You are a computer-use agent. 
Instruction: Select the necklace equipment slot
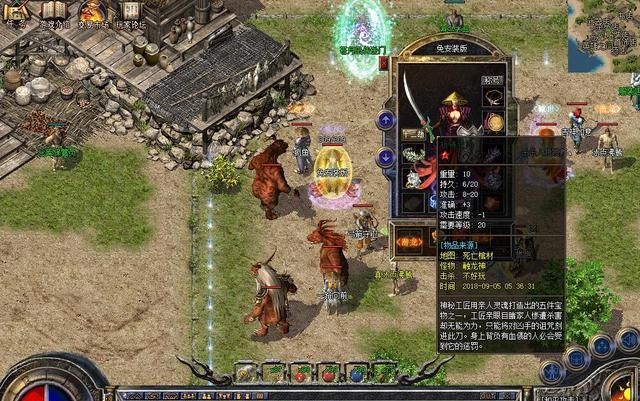click(494, 96)
